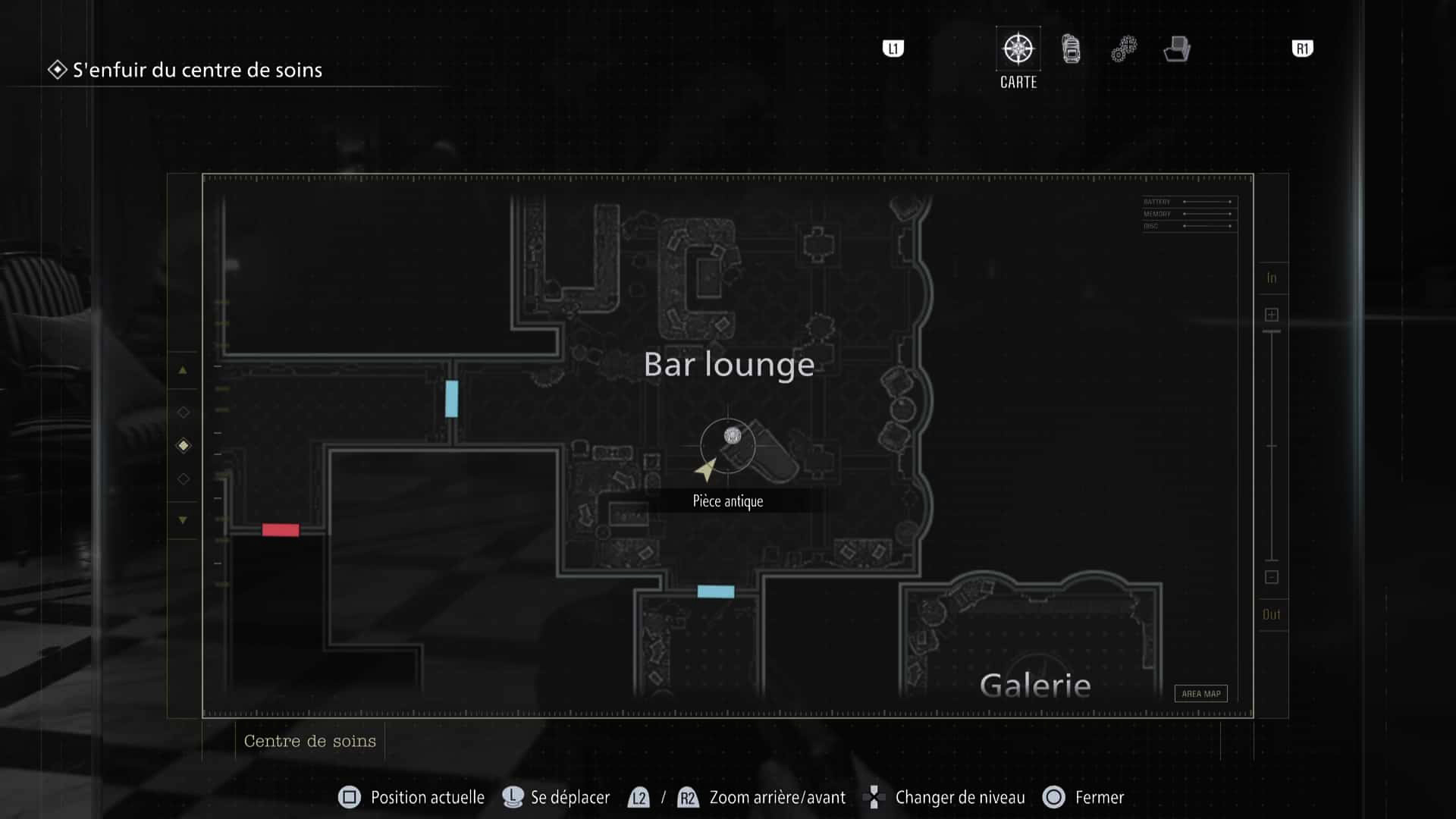1456x819 pixels.
Task: Click the player position arrow on map
Action: point(706,469)
